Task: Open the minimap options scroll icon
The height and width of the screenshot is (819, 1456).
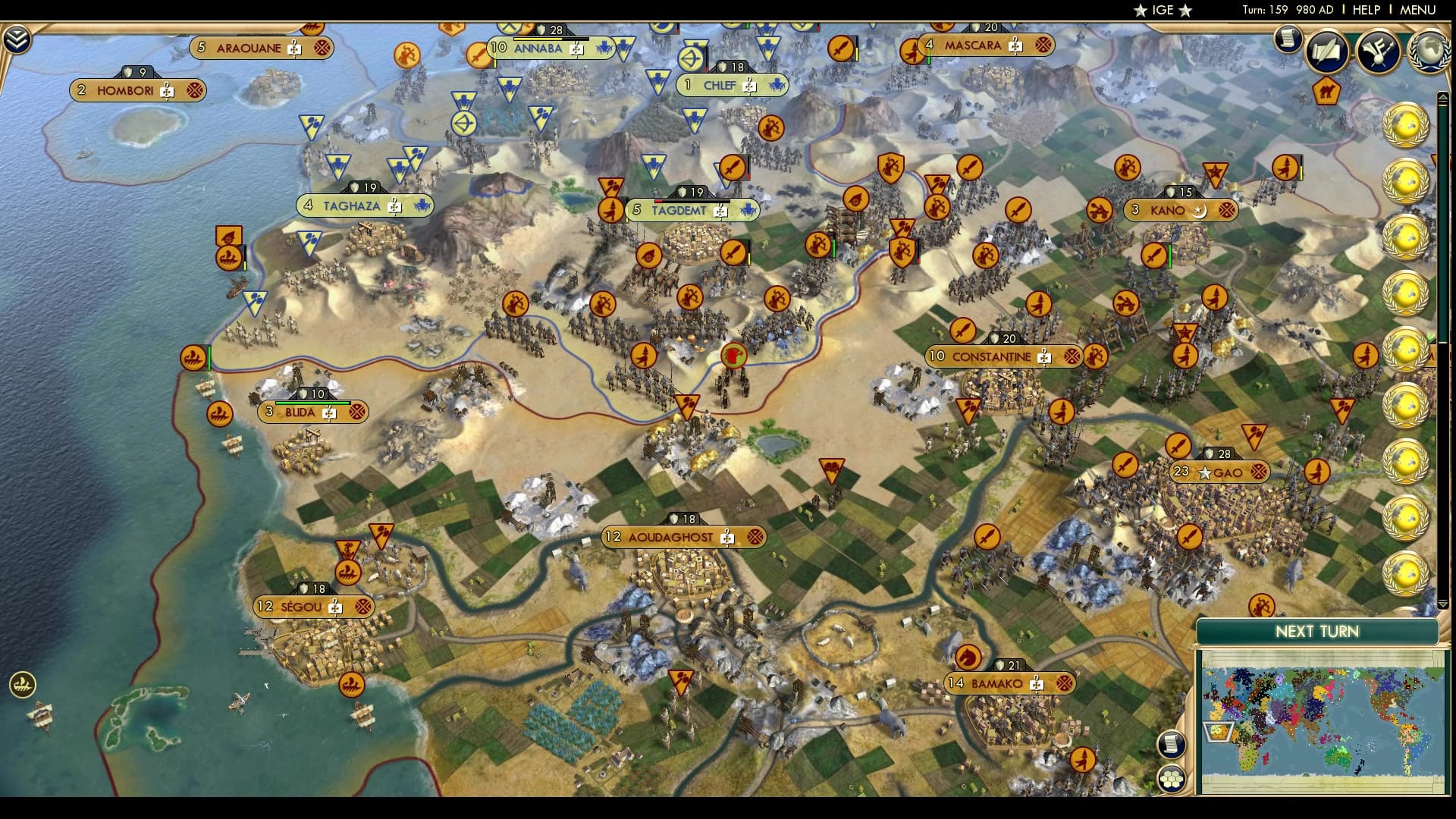Action: pos(1173,743)
